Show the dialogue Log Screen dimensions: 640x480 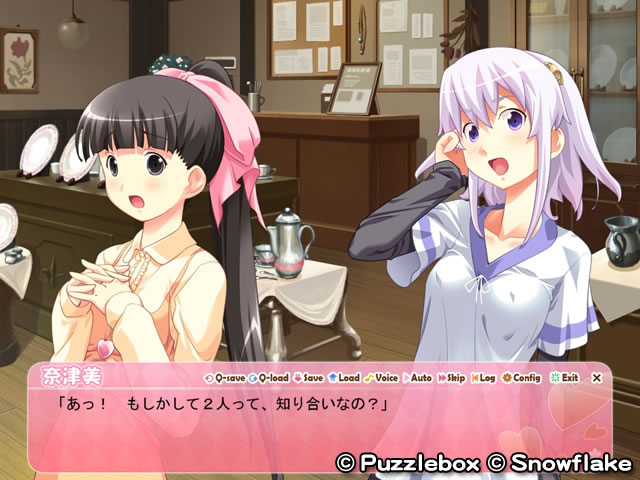coord(483,378)
